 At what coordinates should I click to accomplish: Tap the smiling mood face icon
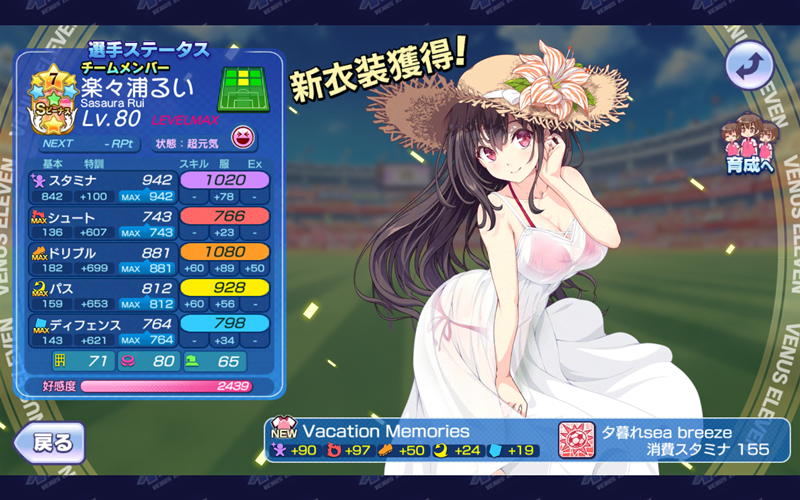pos(242,138)
